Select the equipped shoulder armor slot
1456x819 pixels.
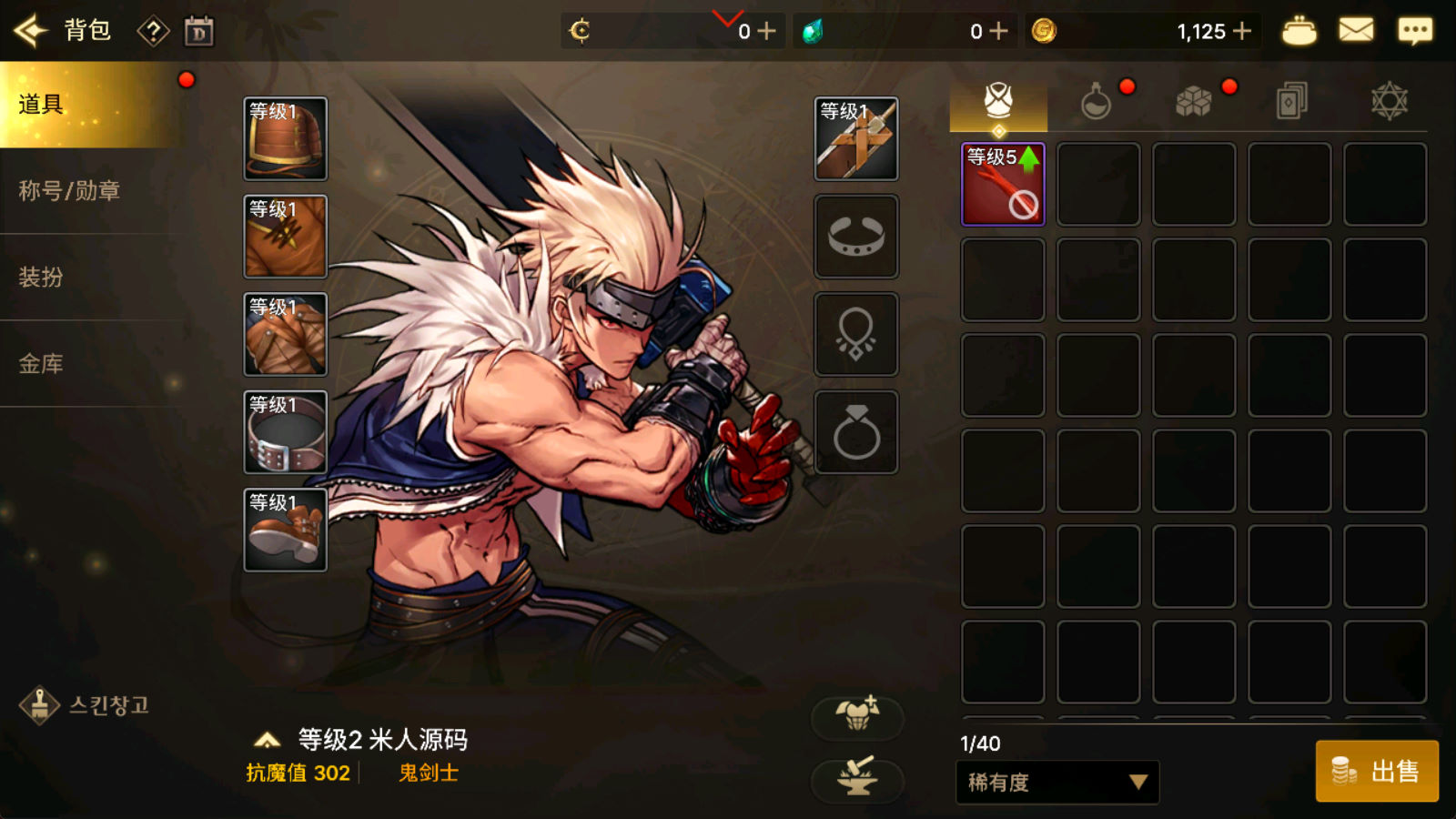pos(285,138)
